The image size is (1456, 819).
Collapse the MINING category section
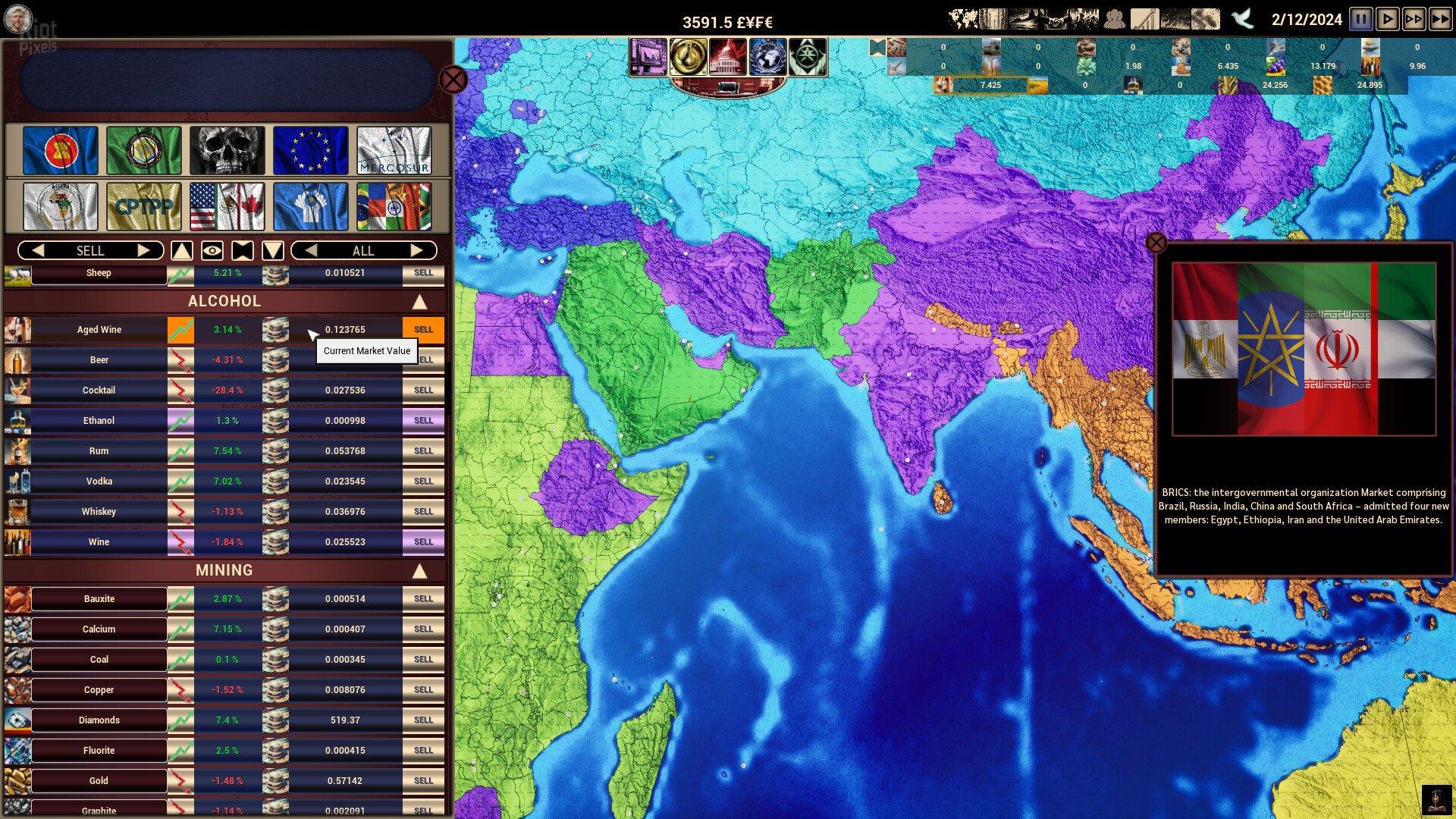tap(419, 571)
